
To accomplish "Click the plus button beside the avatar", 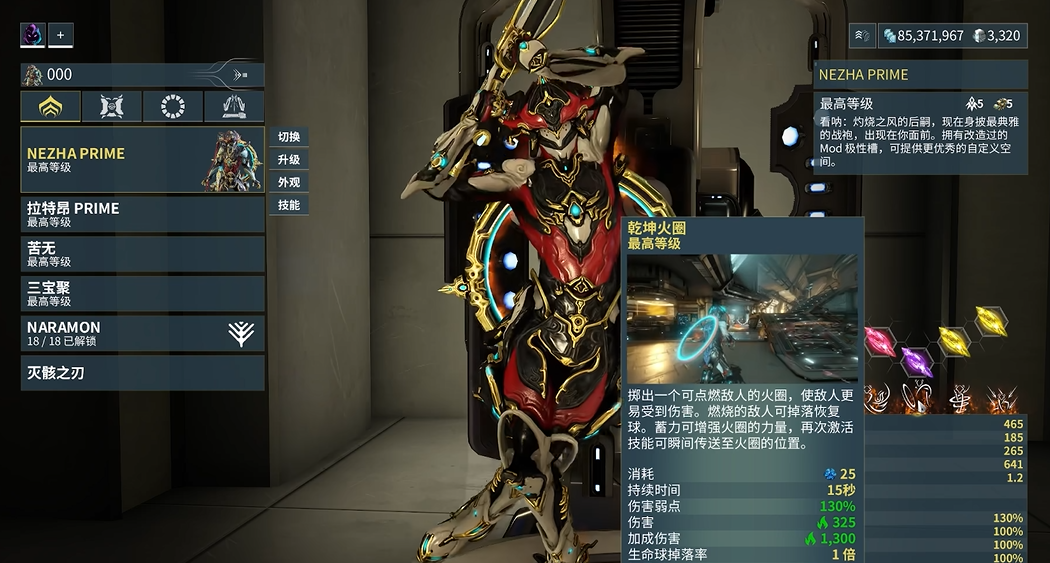I will click(60, 35).
